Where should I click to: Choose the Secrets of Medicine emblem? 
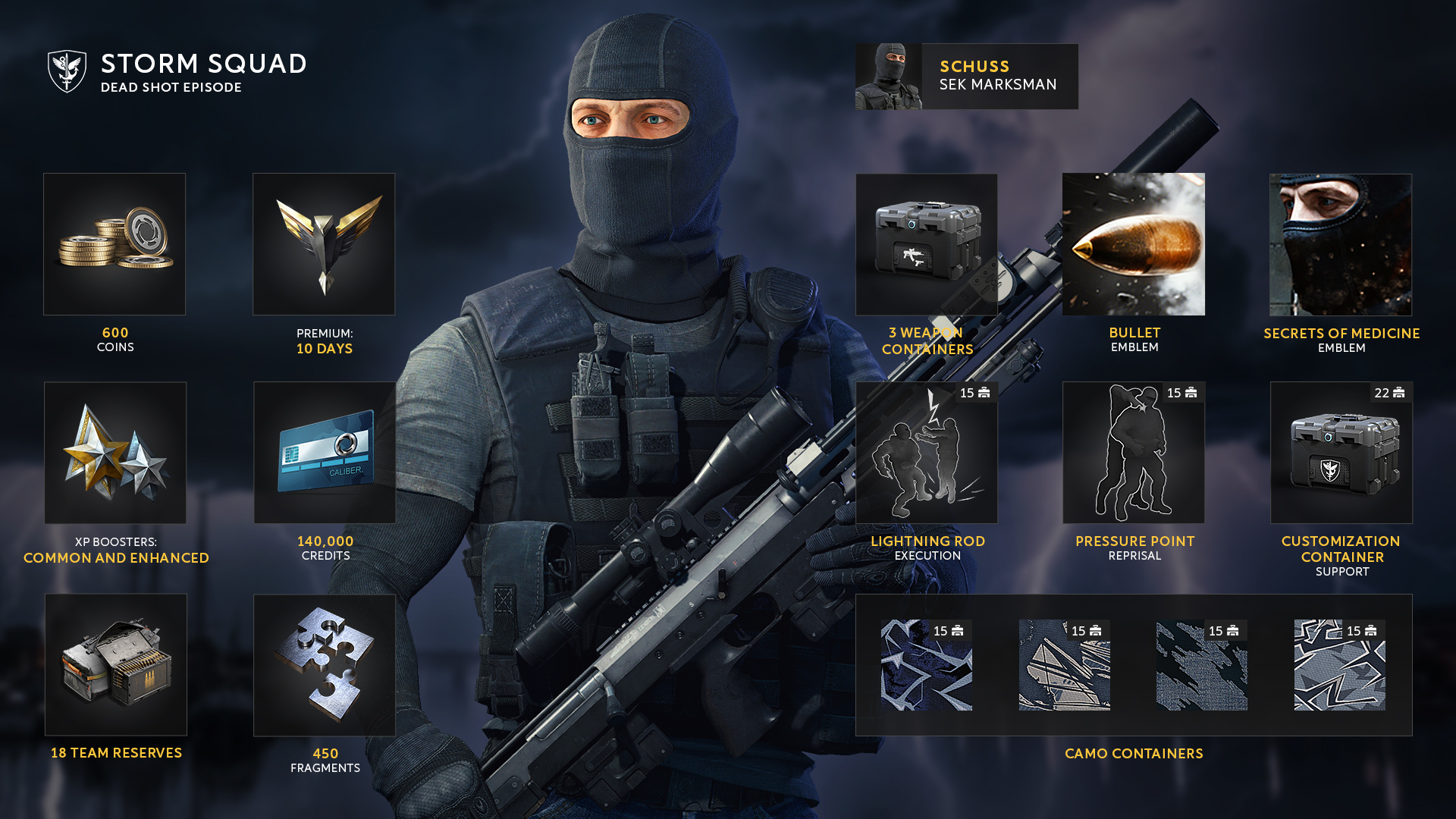point(1341,244)
